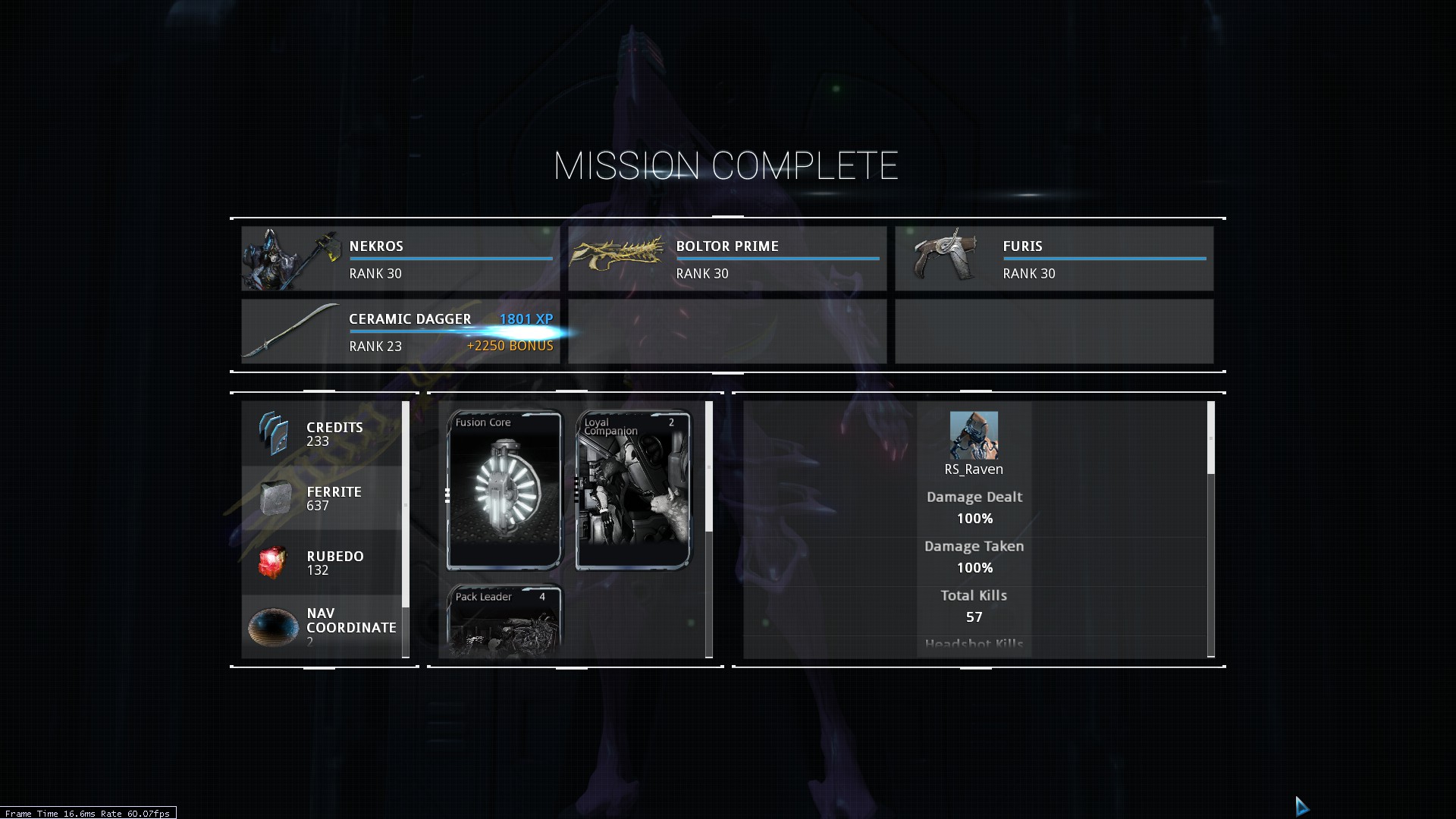The width and height of the screenshot is (1456, 819).
Task: Pick the Rubedo resource row
Action: 322,563
